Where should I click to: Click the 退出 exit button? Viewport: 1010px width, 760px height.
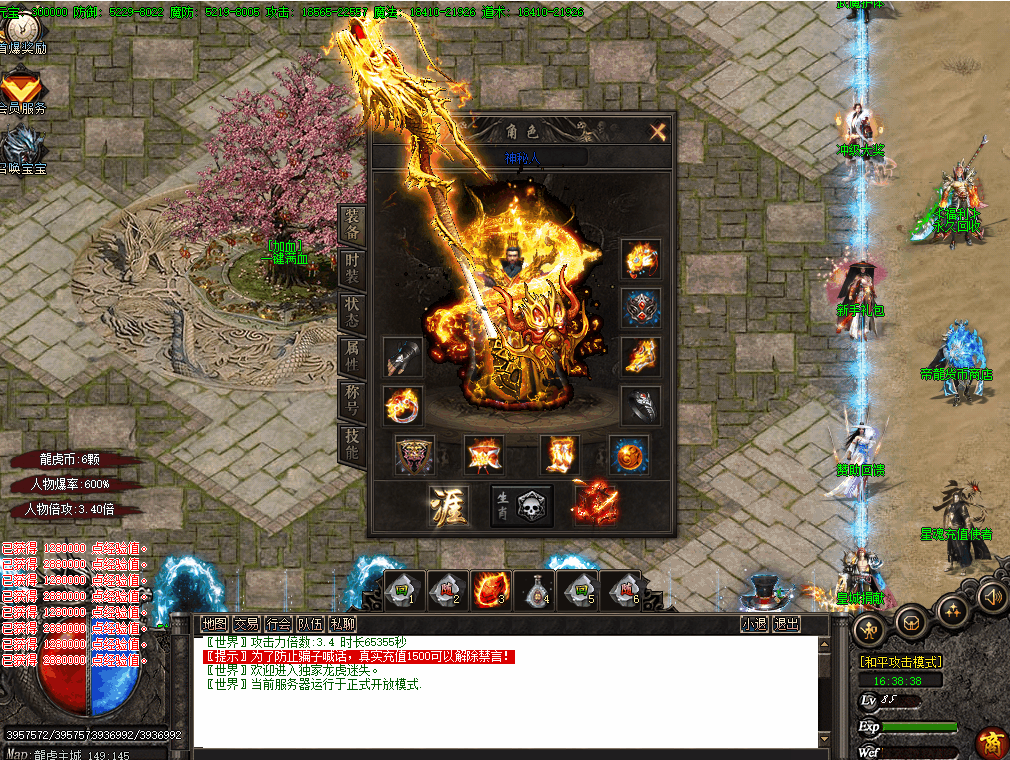[787, 624]
